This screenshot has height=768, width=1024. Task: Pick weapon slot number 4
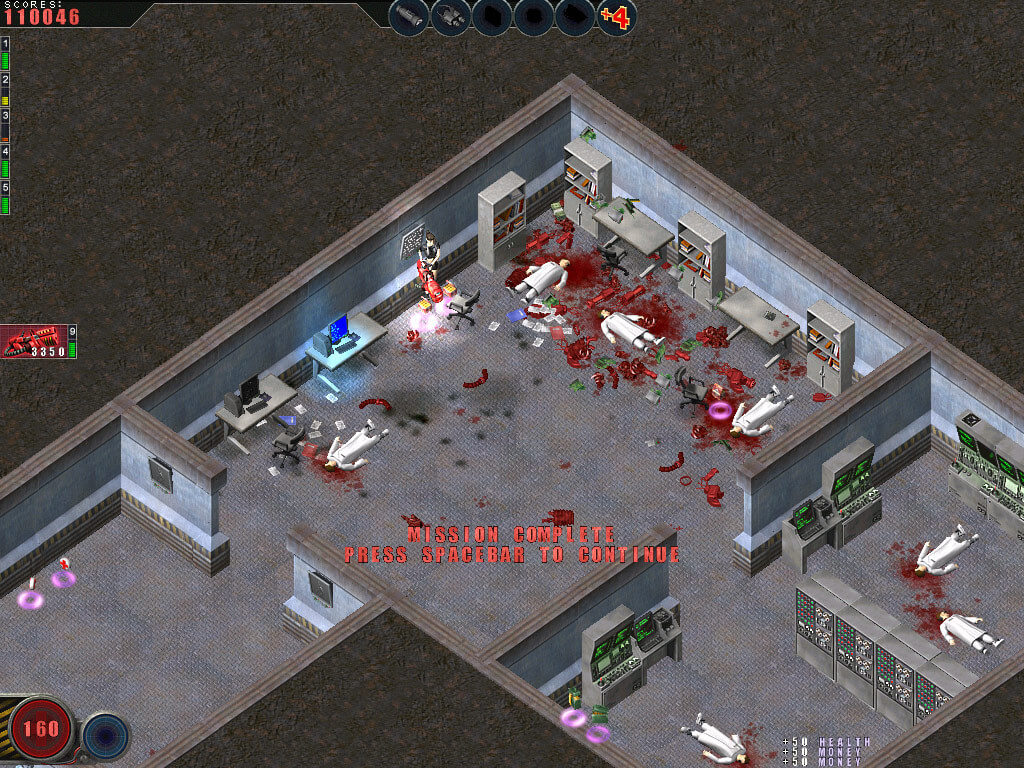click(x=5, y=161)
